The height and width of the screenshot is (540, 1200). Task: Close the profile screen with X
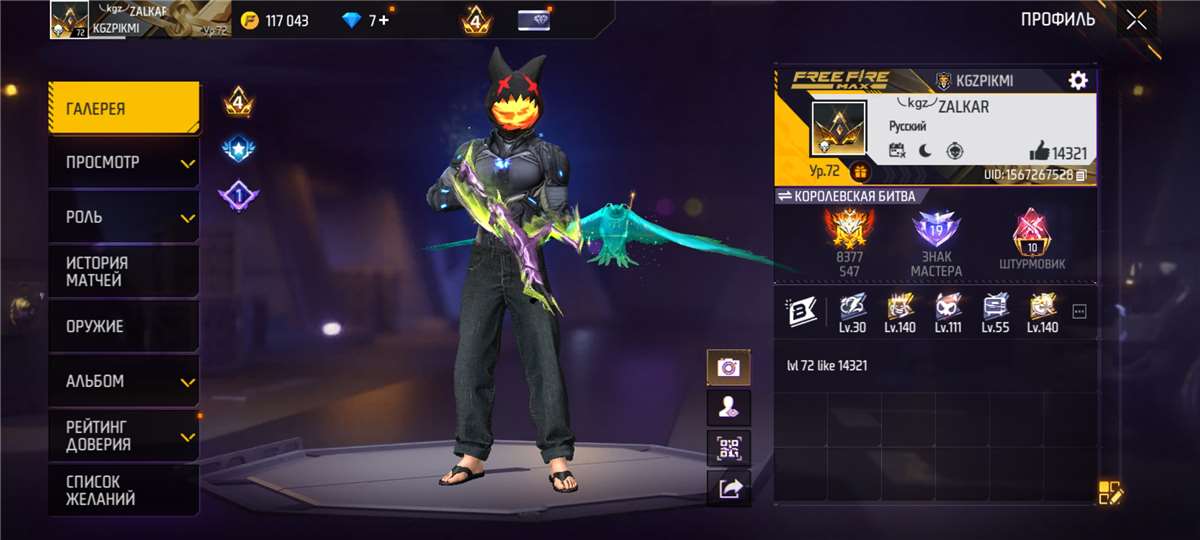(x=1136, y=20)
